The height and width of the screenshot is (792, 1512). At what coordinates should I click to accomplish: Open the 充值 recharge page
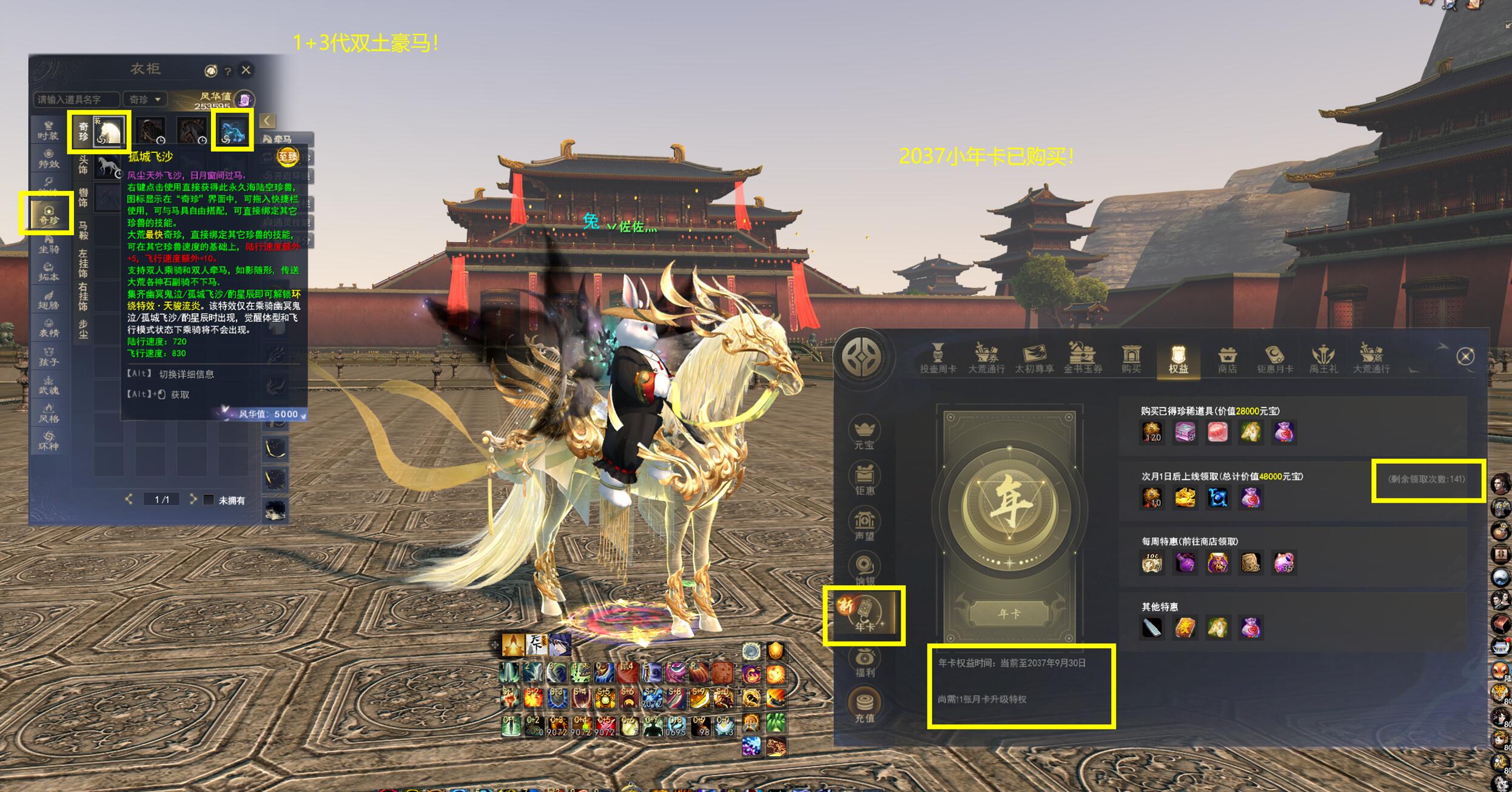click(x=864, y=706)
